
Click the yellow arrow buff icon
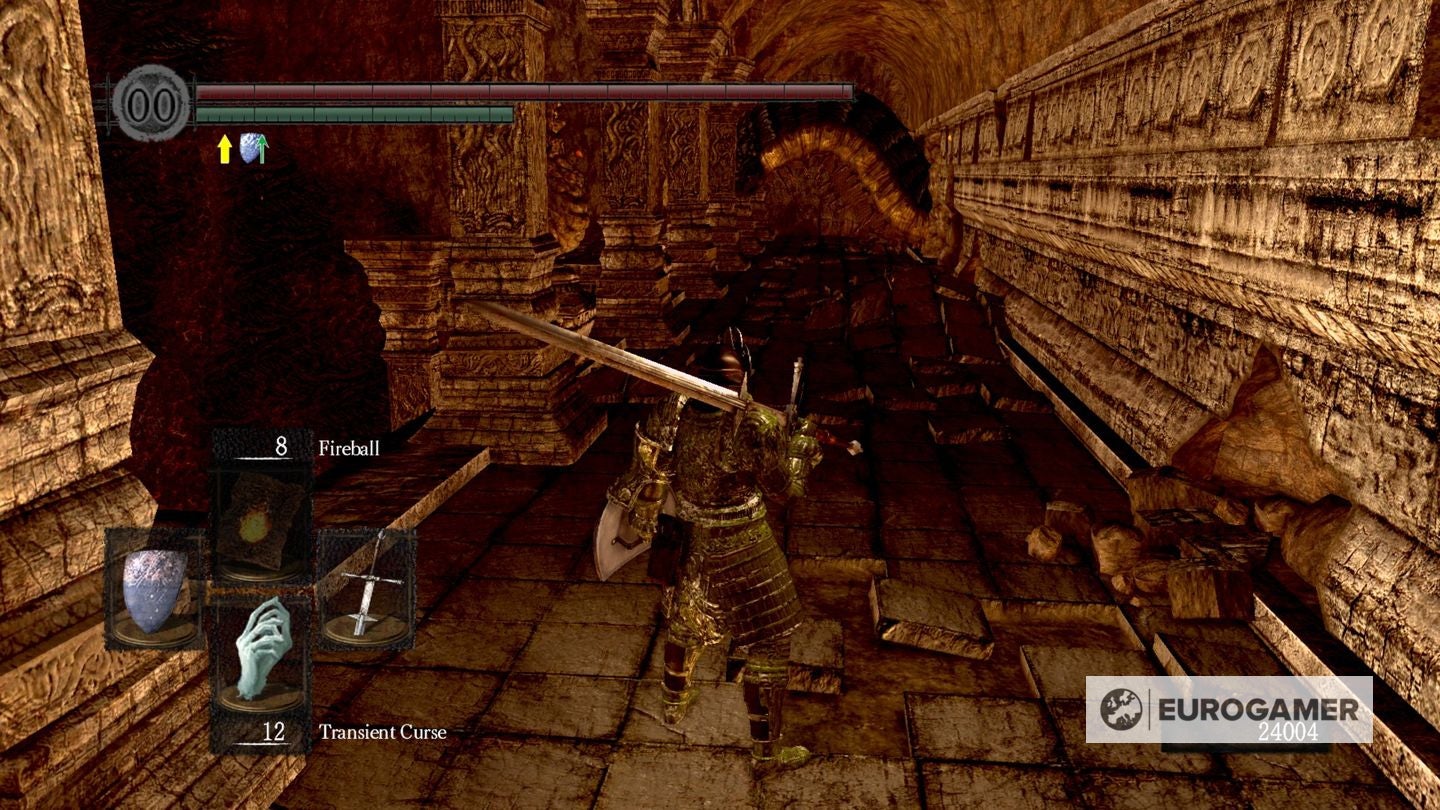click(x=224, y=150)
